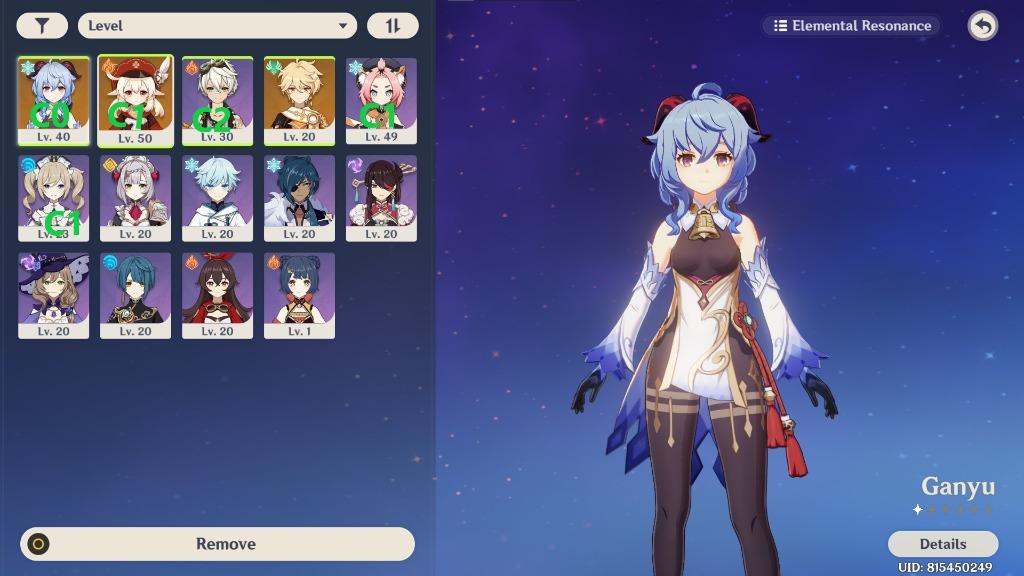Open the character filter funnel button
The height and width of the screenshot is (576, 1024).
[42, 26]
